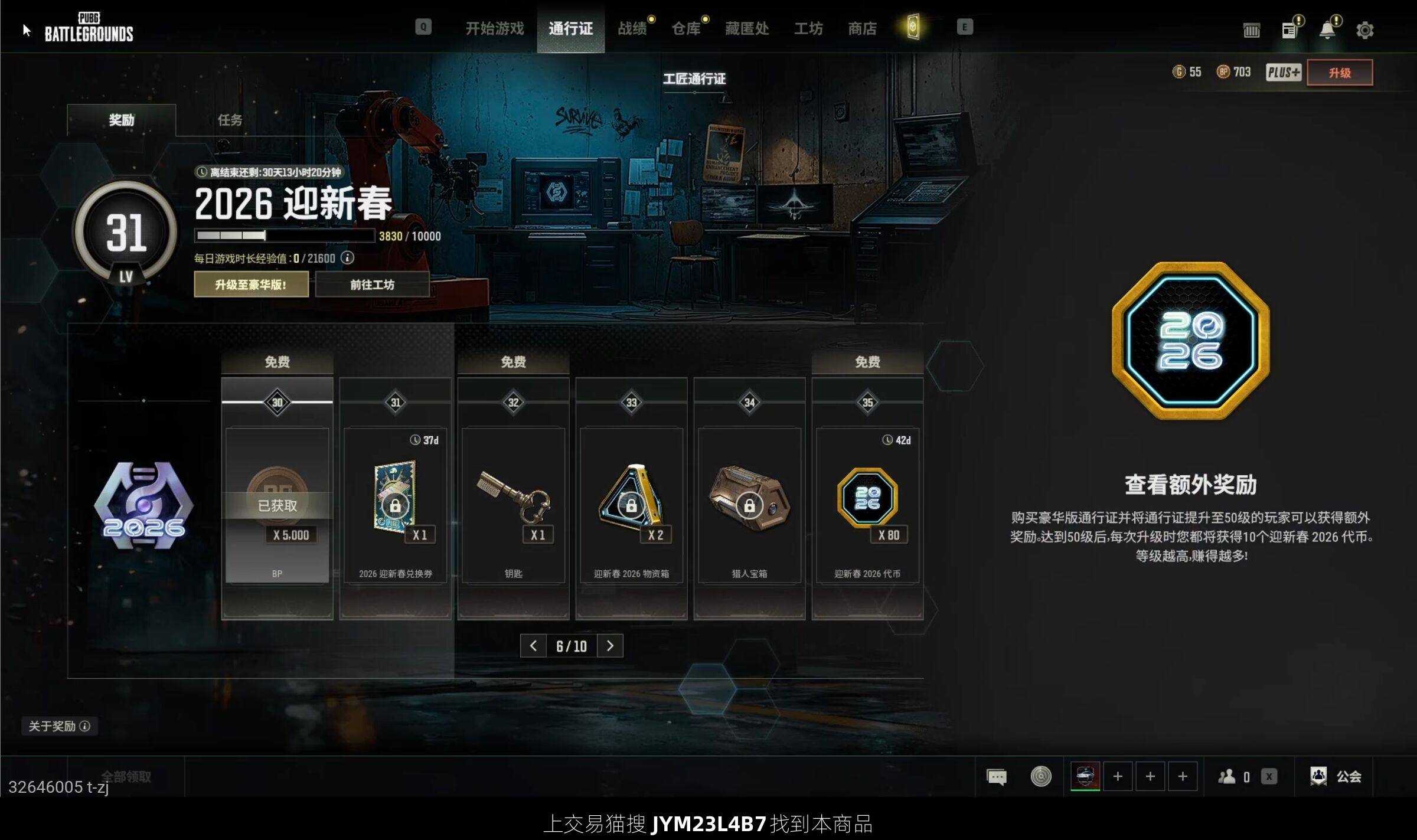Open the 仓库 inventory menu
This screenshot has height=840, width=1417.
click(685, 28)
